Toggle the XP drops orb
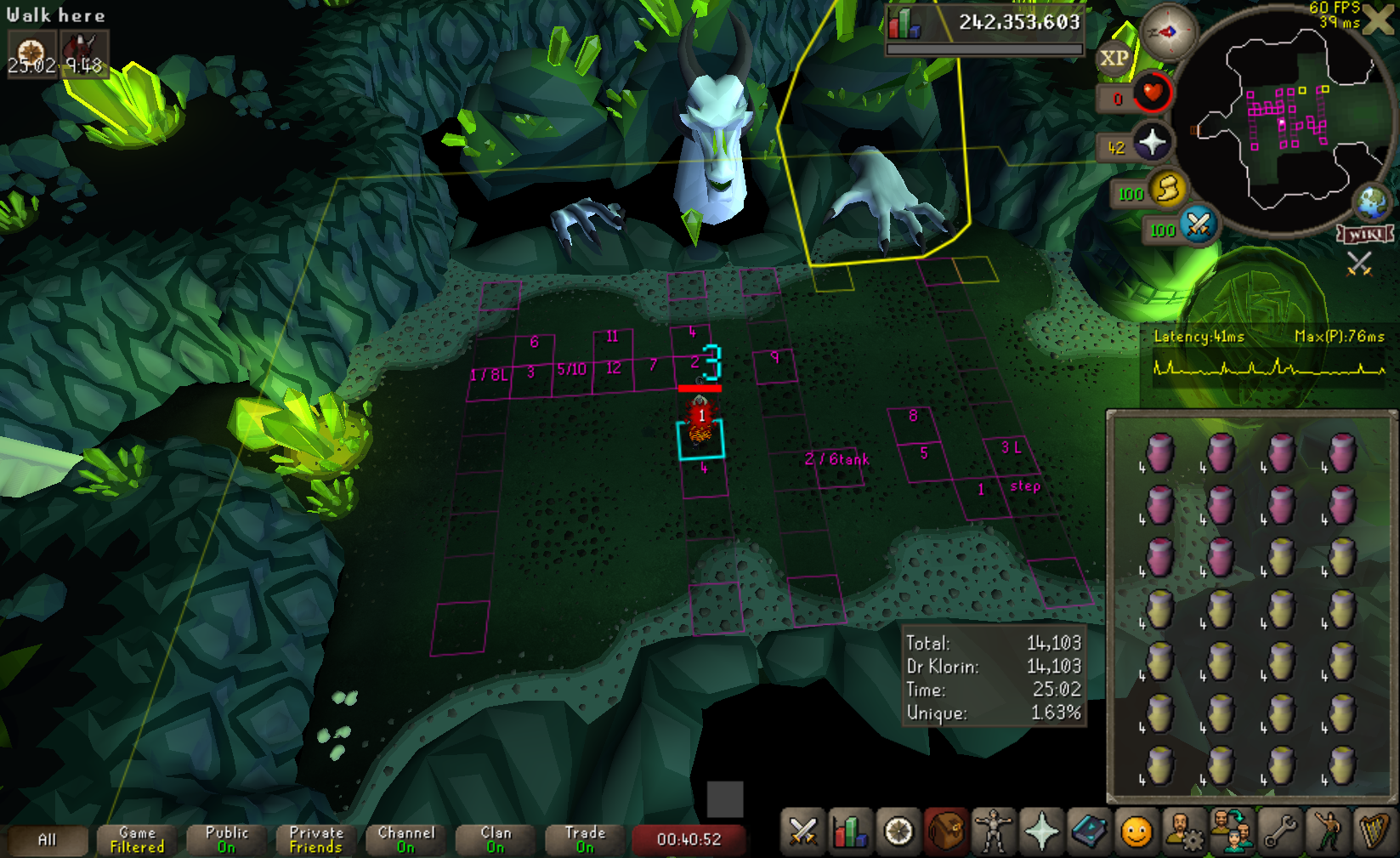The image size is (1400, 858). tap(1114, 59)
